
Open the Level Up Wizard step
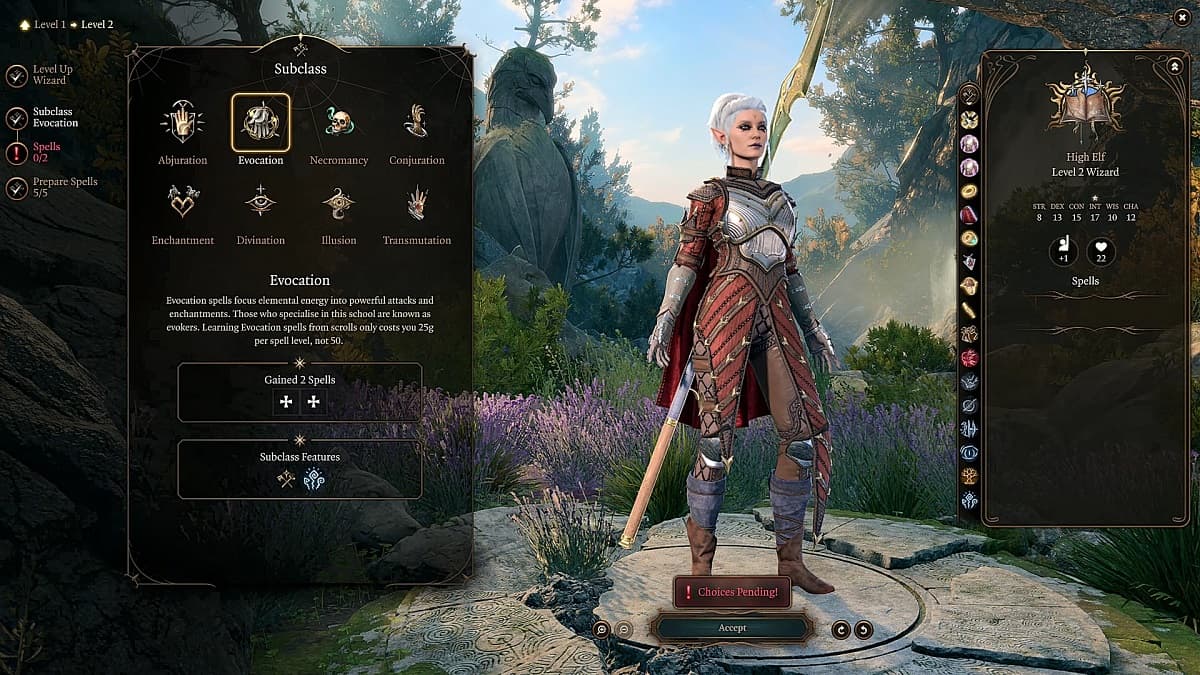pyautogui.click(x=17, y=75)
